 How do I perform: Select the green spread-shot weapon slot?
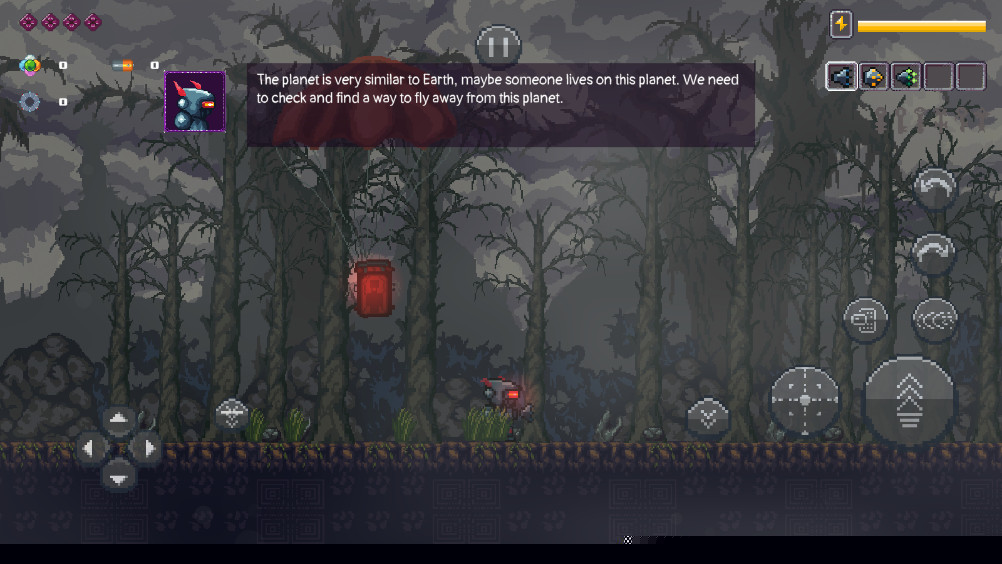point(906,76)
